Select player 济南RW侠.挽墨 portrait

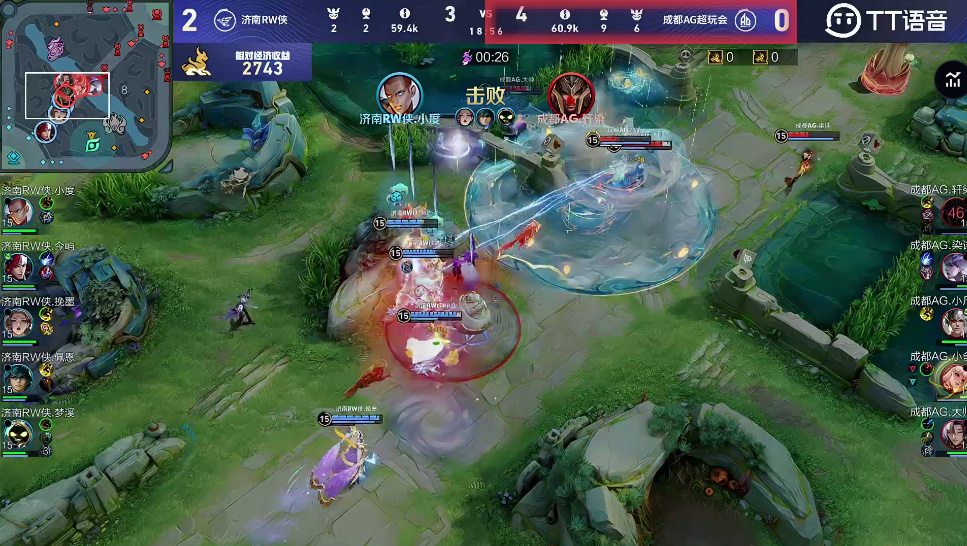[x=21, y=322]
